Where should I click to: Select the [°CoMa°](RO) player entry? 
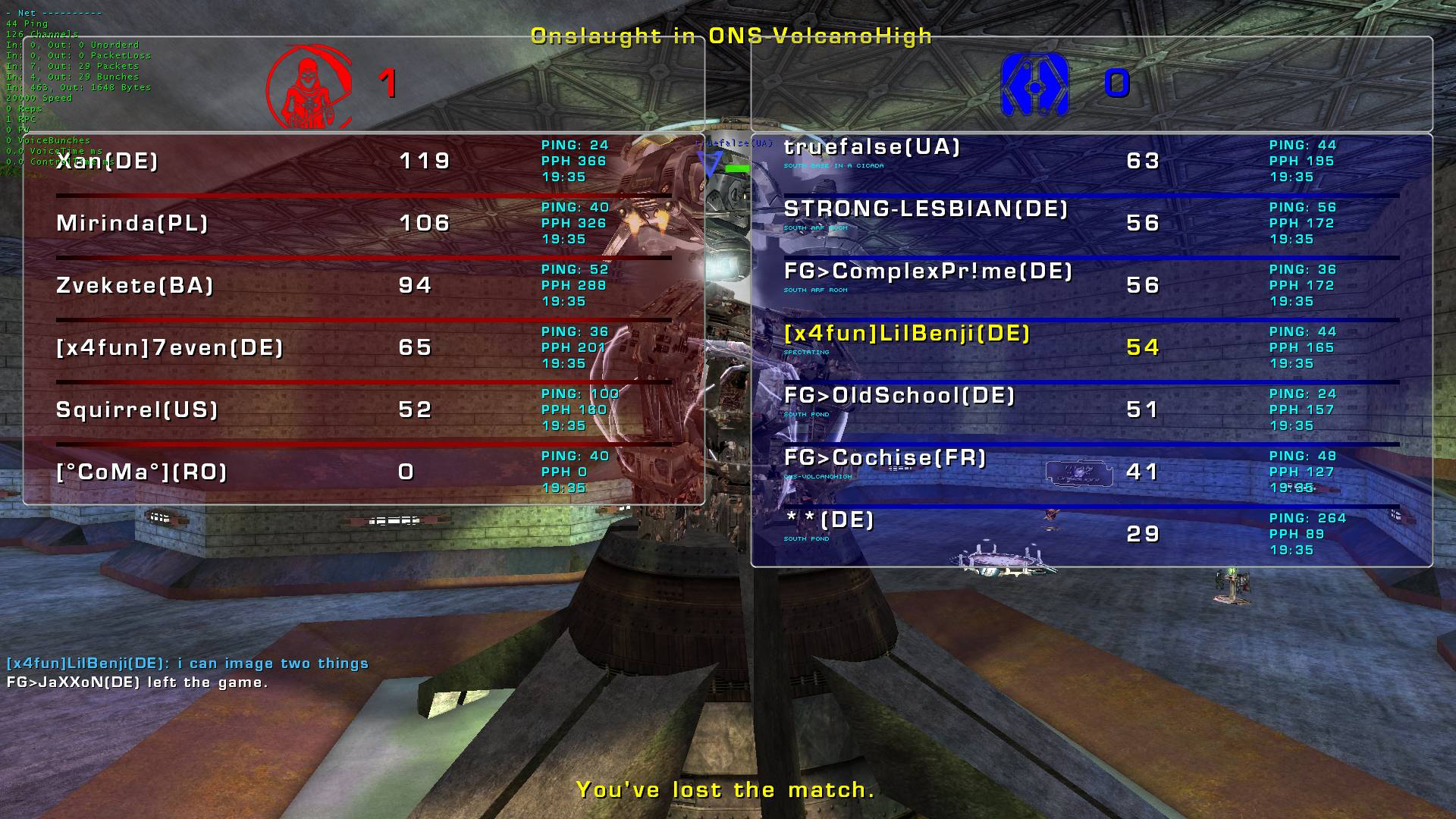(x=142, y=472)
